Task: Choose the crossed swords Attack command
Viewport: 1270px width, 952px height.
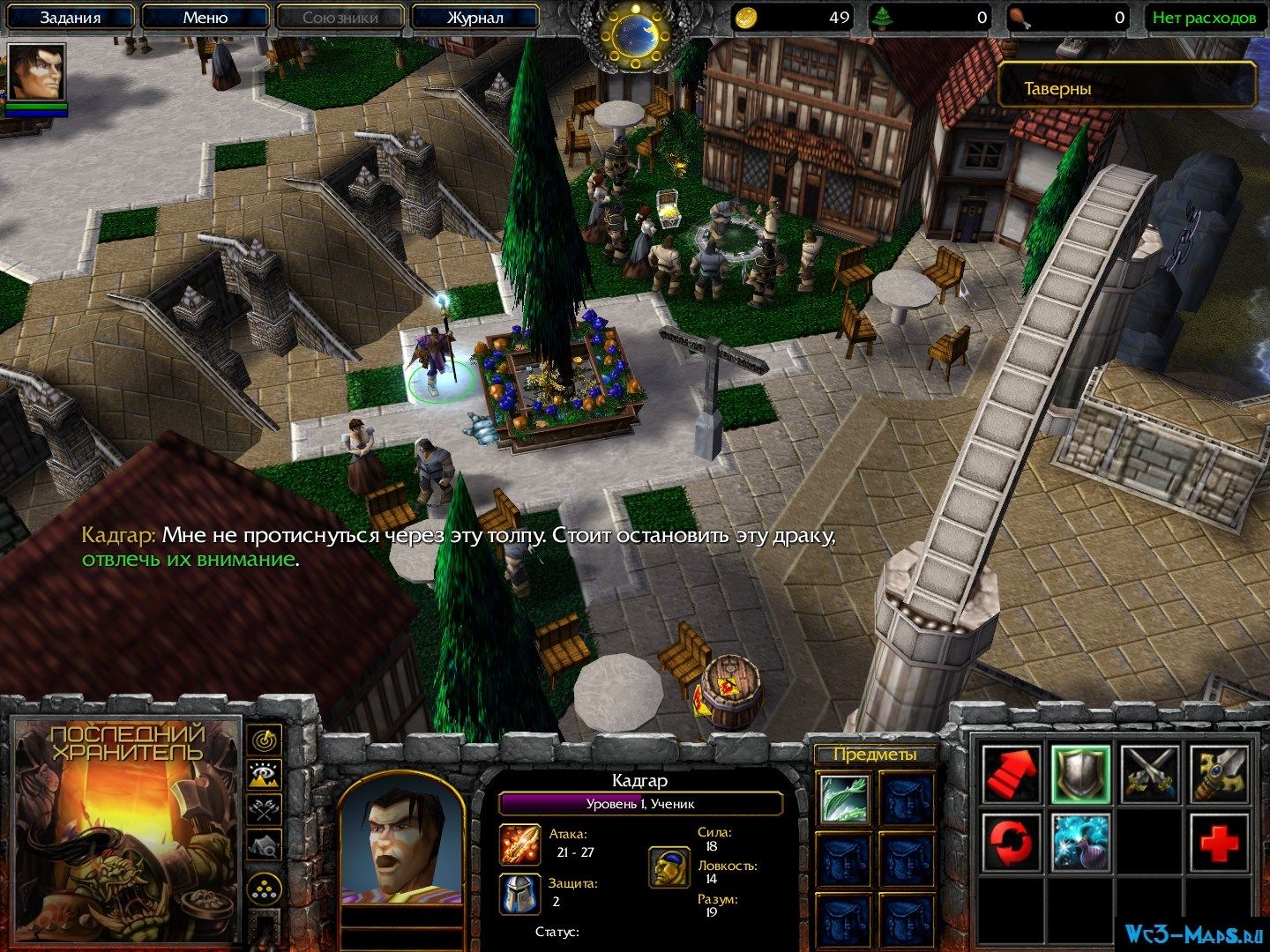Action: point(1150,773)
